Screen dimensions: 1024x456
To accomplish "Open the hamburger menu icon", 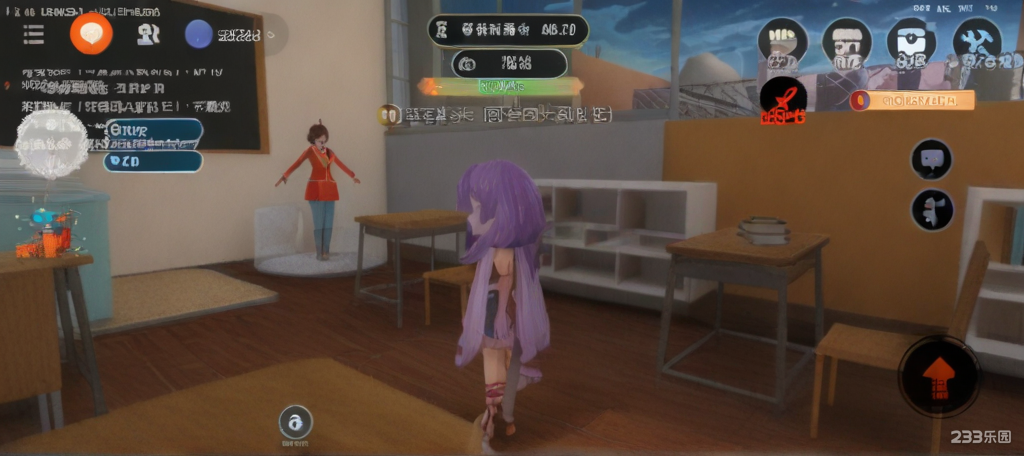I will coord(33,34).
